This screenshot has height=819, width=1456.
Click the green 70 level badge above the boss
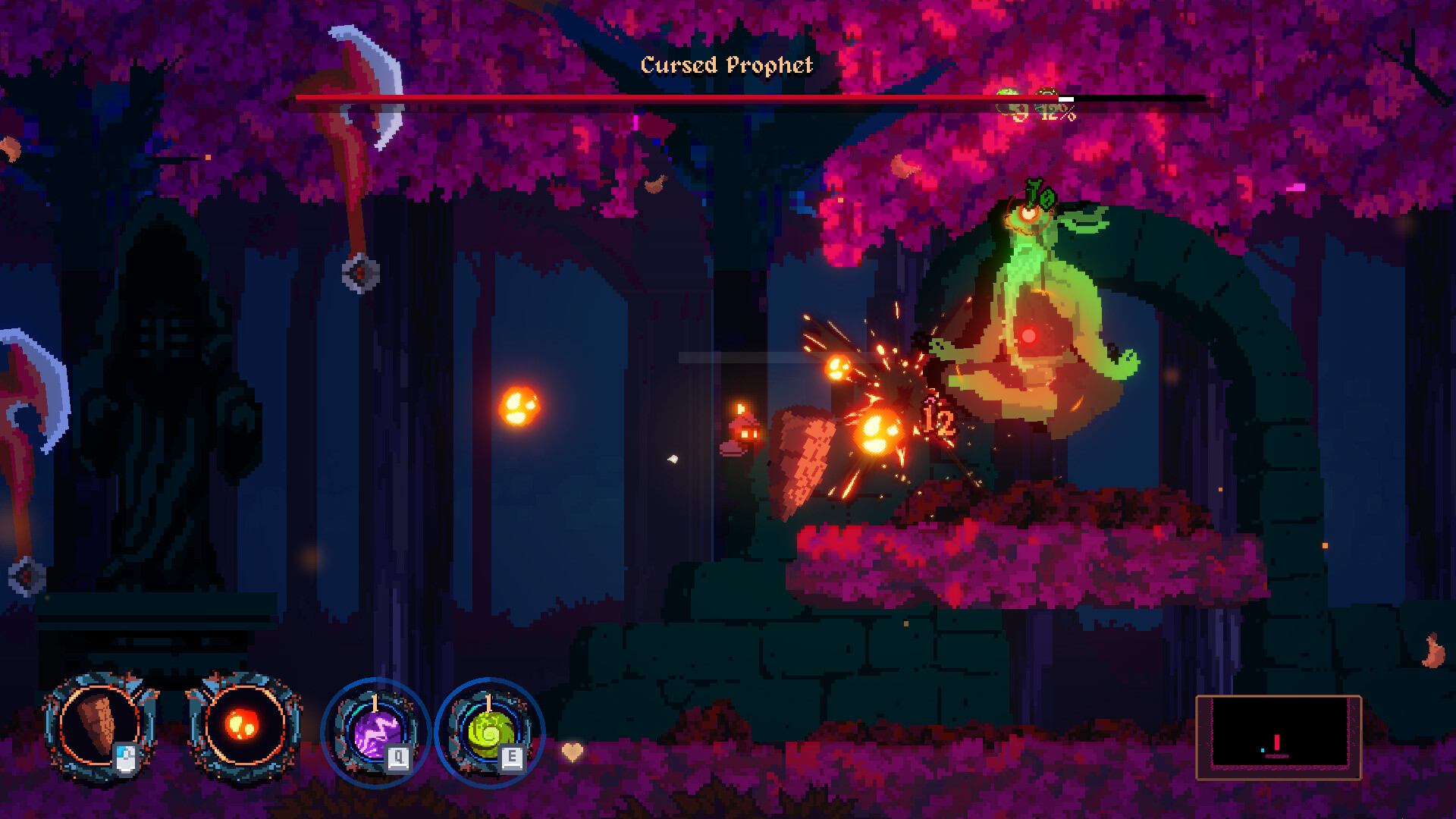tap(1040, 197)
